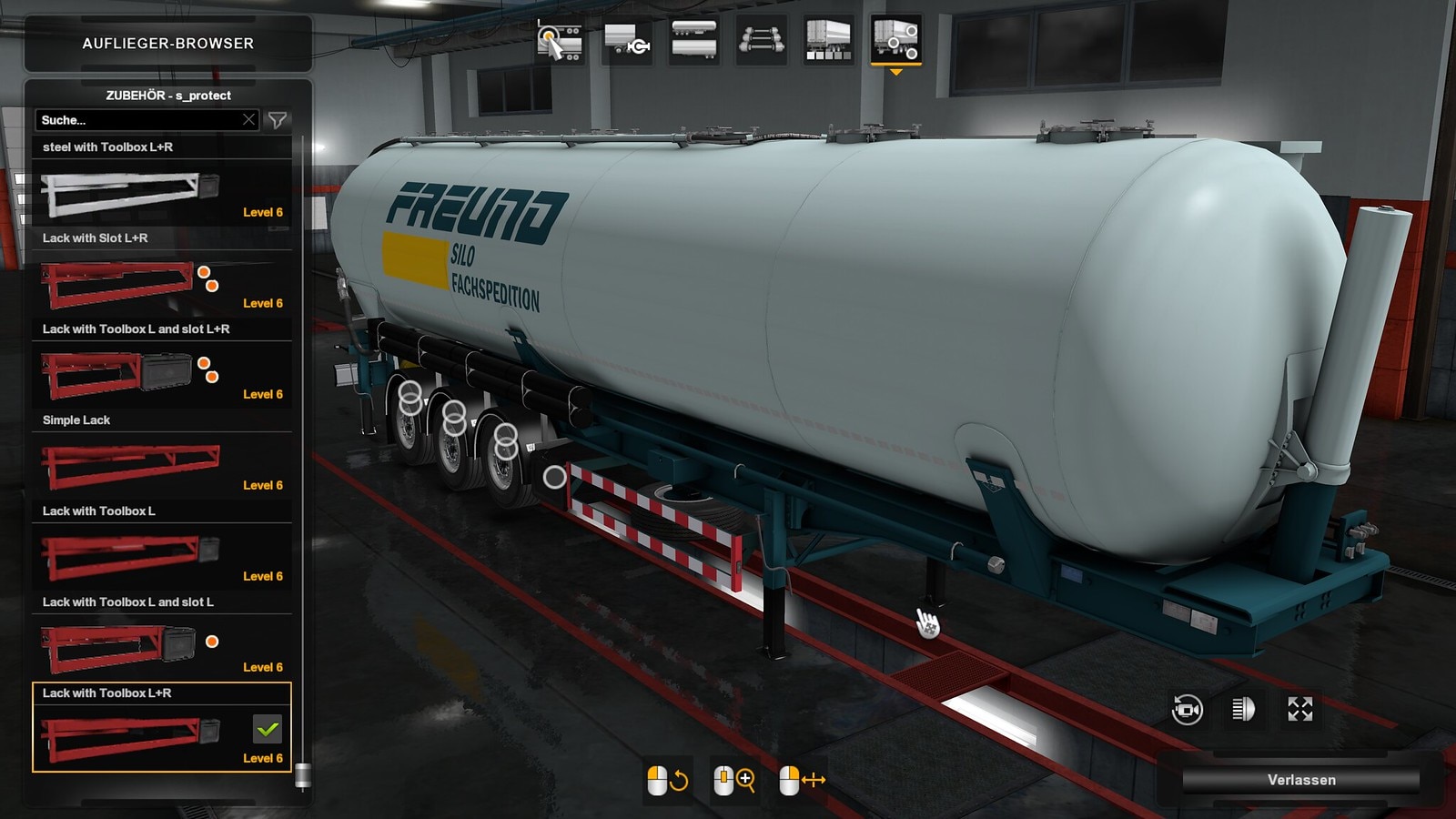This screenshot has height=819, width=1456.
Task: Switch to the trailer paint colors tab
Action: pyautogui.click(x=828, y=41)
